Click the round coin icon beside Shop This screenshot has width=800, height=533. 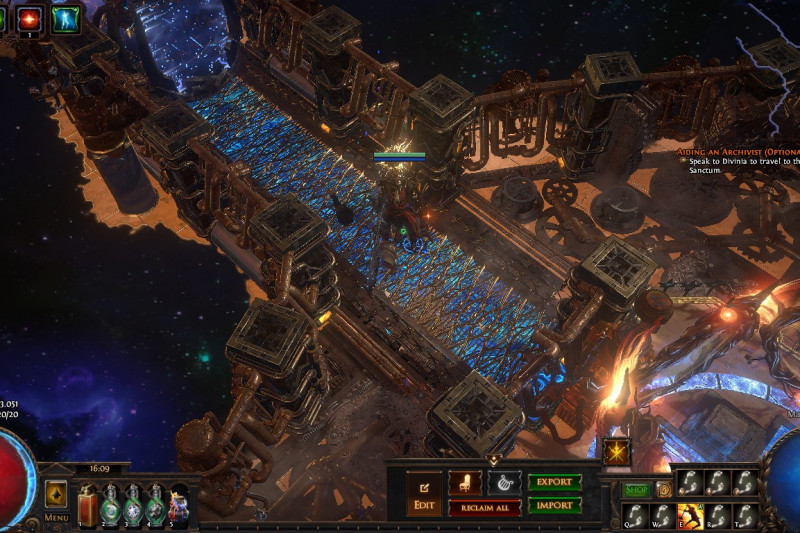664,489
